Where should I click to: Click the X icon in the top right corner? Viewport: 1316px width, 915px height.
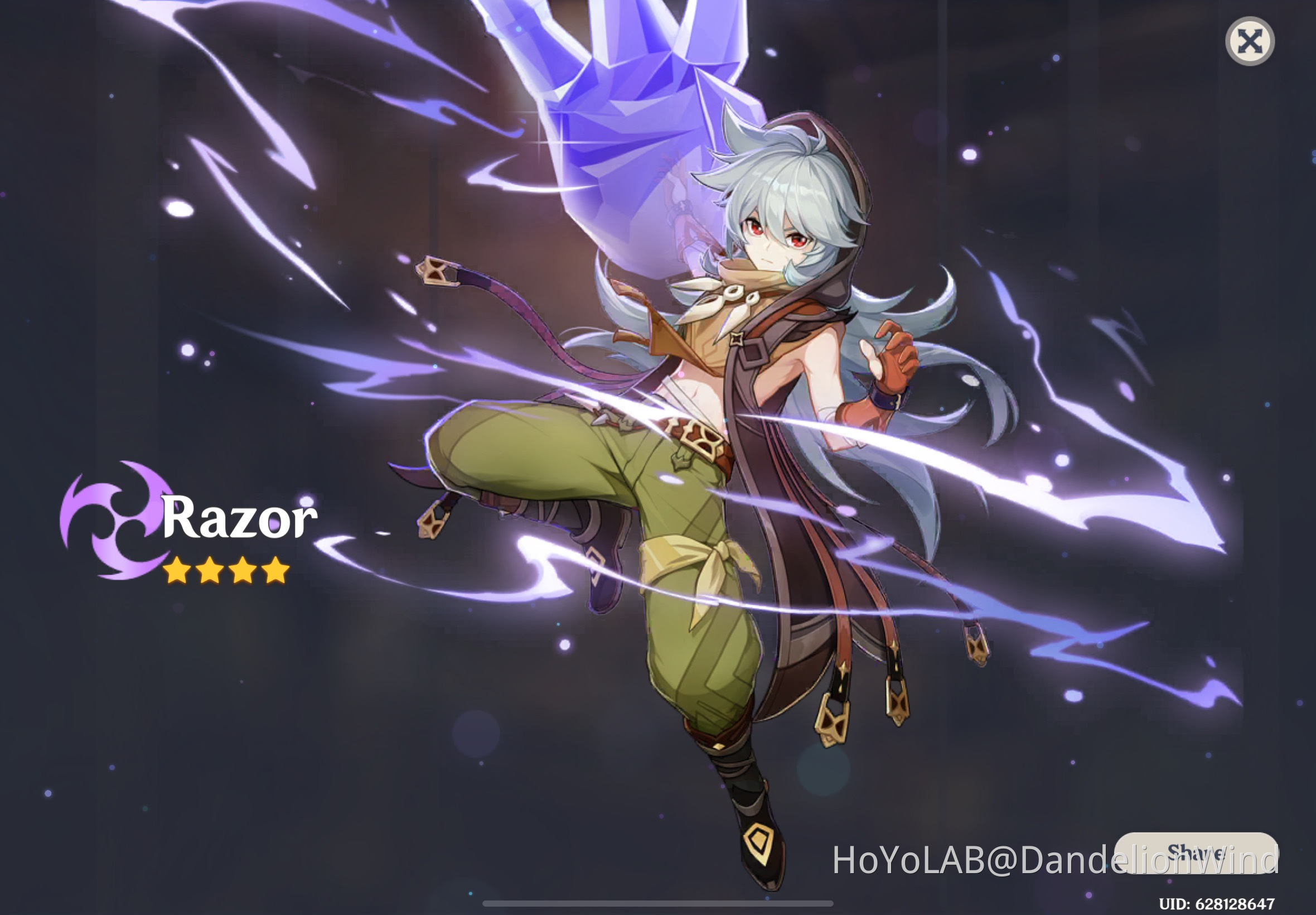click(1251, 41)
